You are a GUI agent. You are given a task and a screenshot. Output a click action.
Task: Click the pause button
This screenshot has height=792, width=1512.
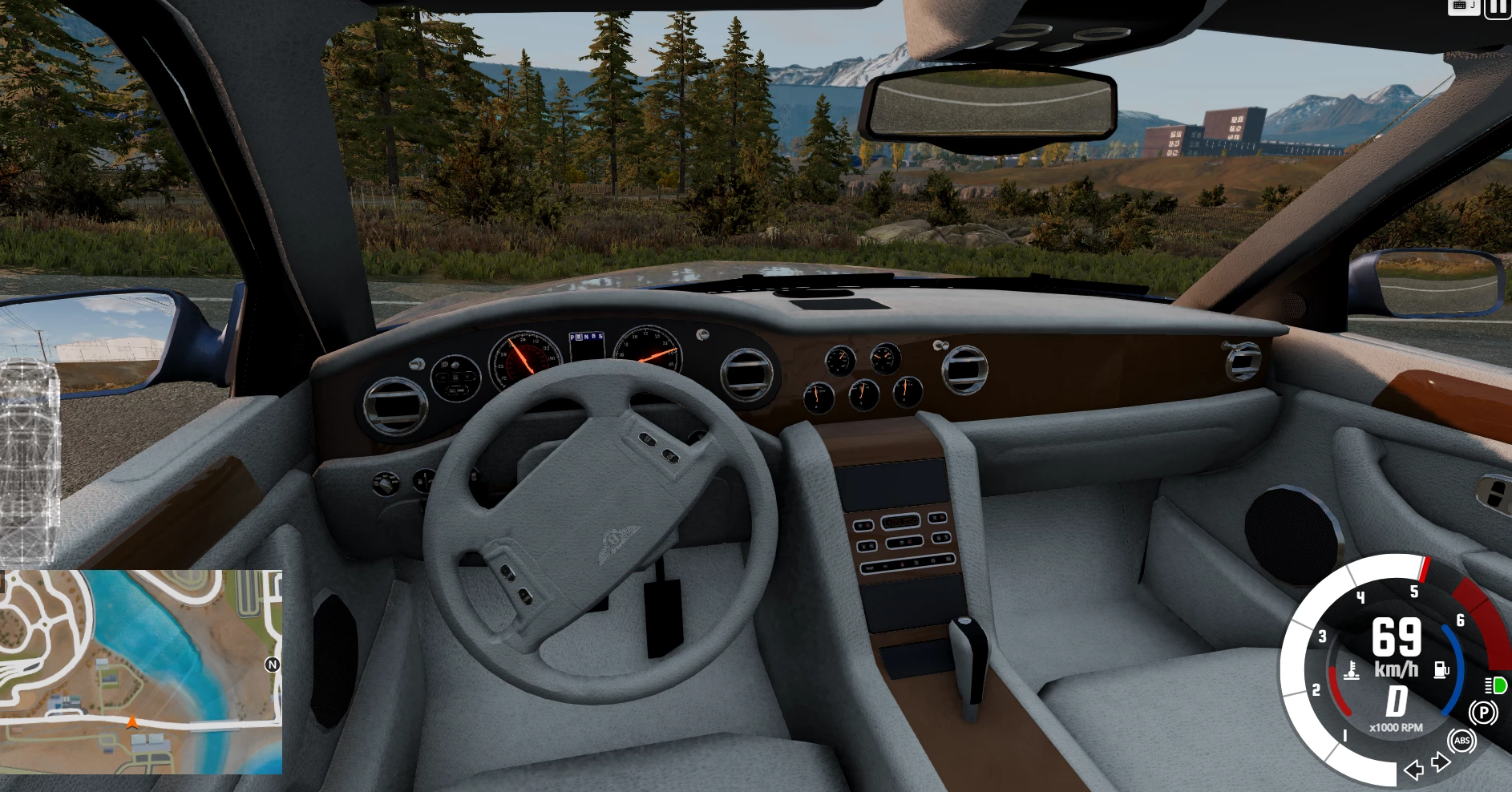click(1498, 7)
